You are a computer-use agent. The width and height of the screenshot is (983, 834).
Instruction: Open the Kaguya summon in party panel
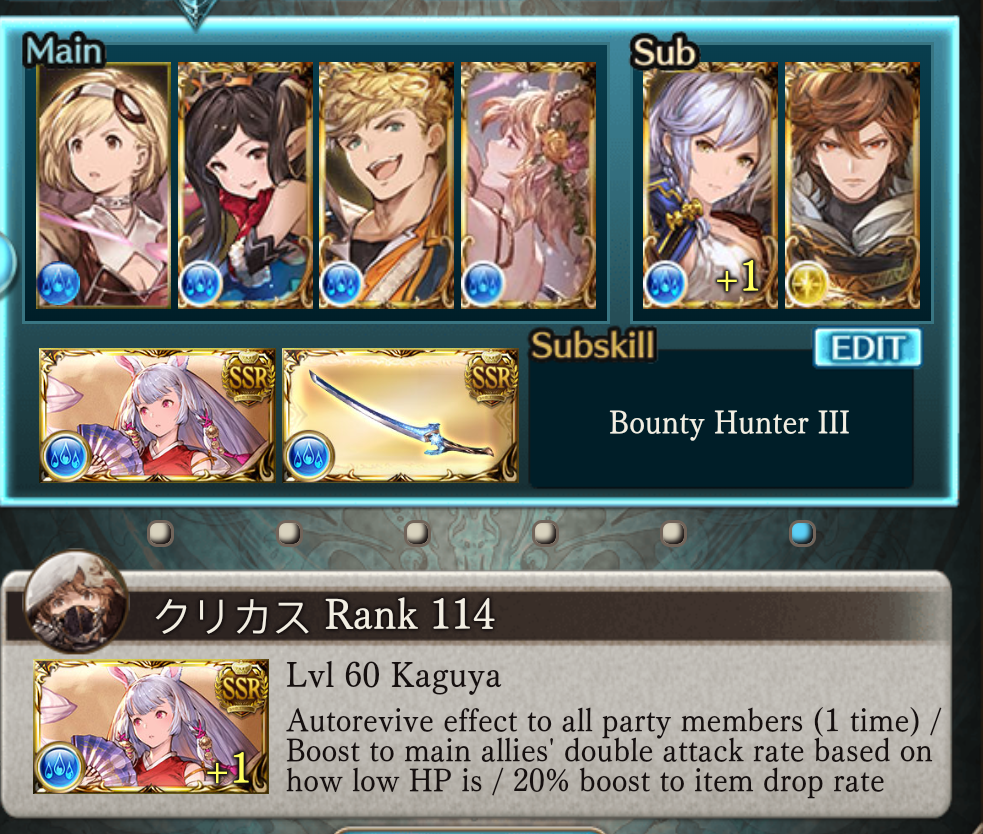[x=156, y=415]
